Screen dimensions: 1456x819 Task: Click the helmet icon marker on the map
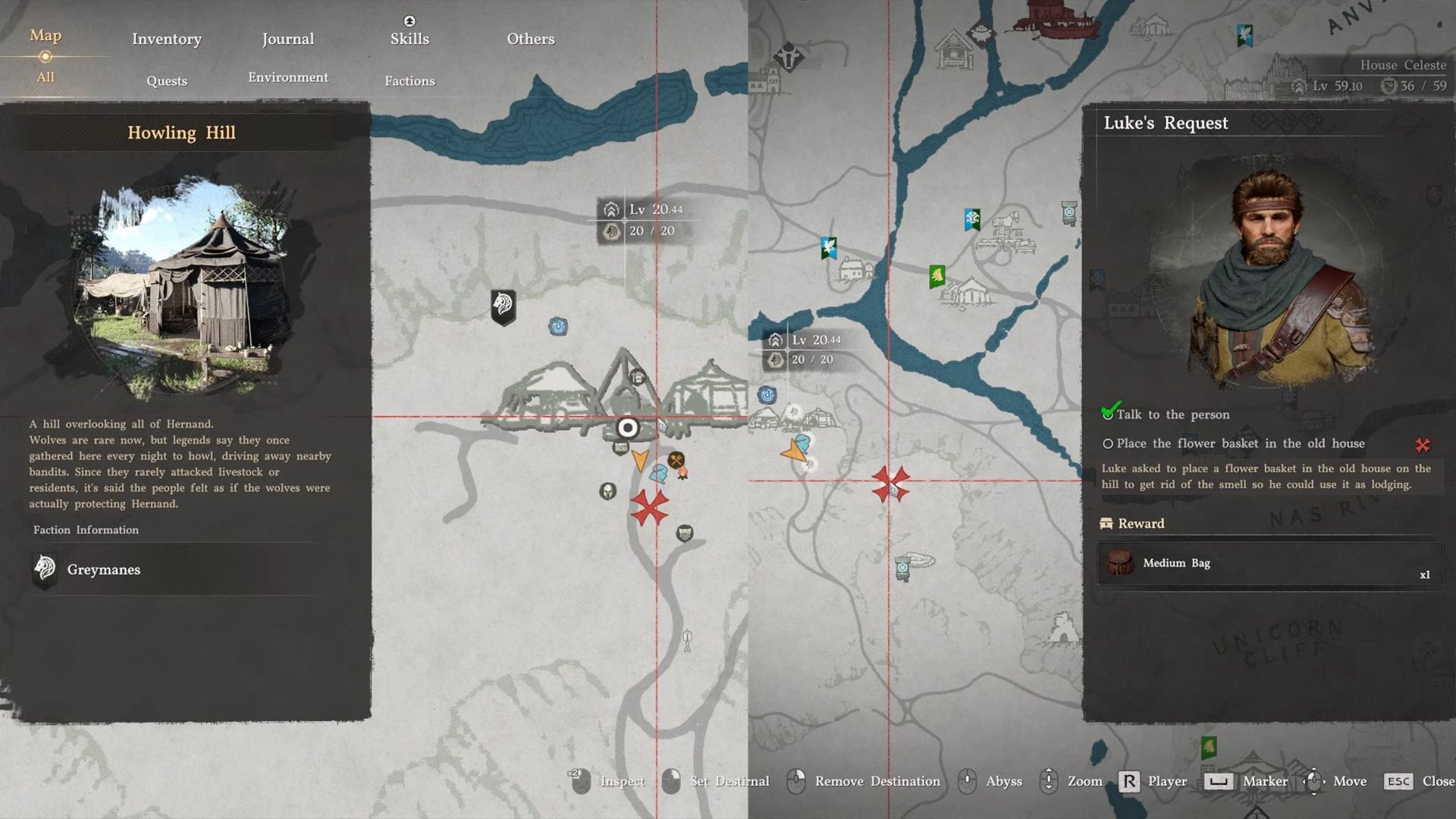pos(607,491)
